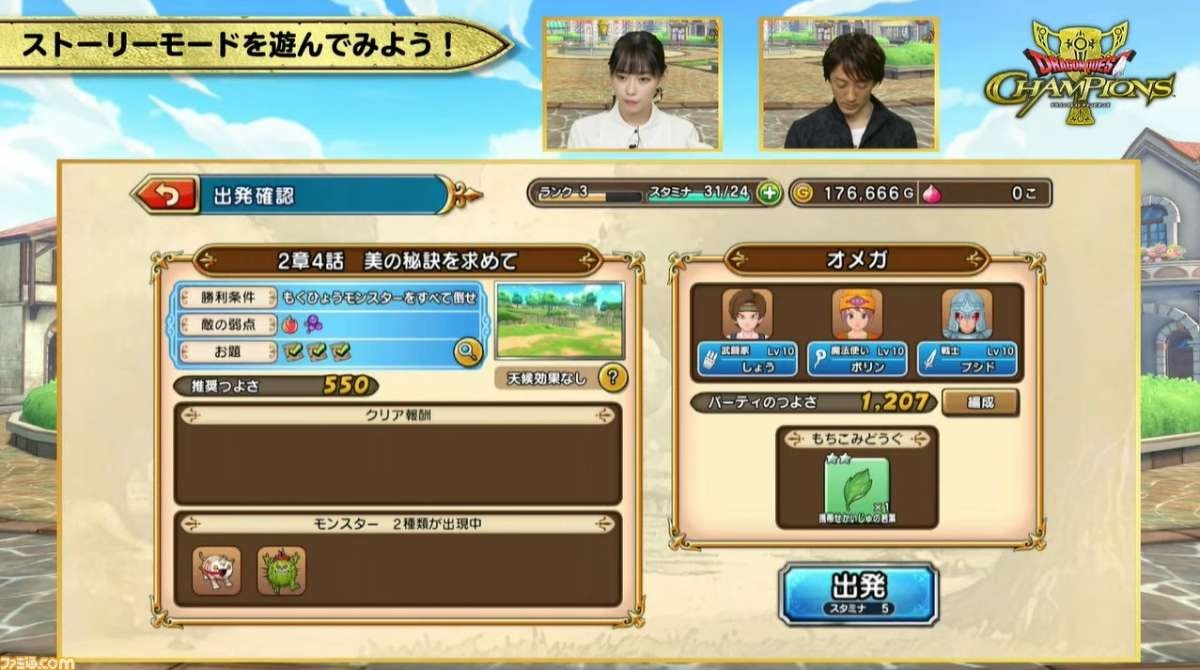Add stamina with the green plus button
The image size is (1200, 670).
tap(768, 193)
